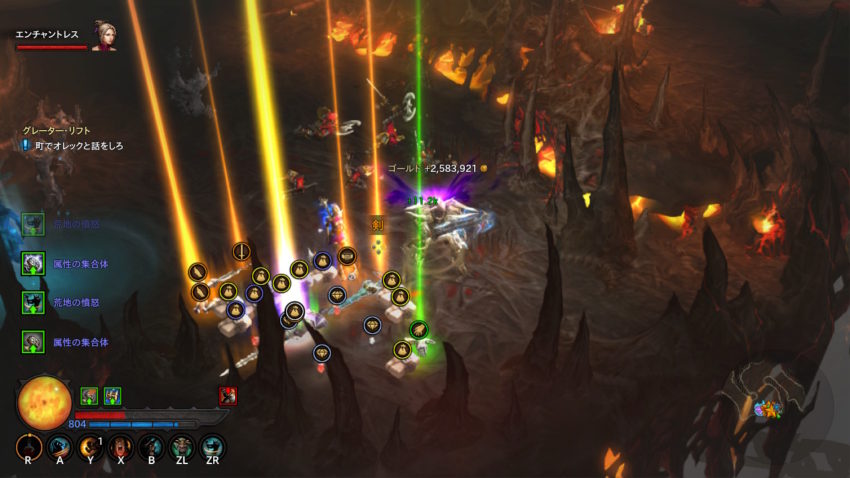Pick the green glove loot marker
The width and height of the screenshot is (850, 478).
click(418, 328)
